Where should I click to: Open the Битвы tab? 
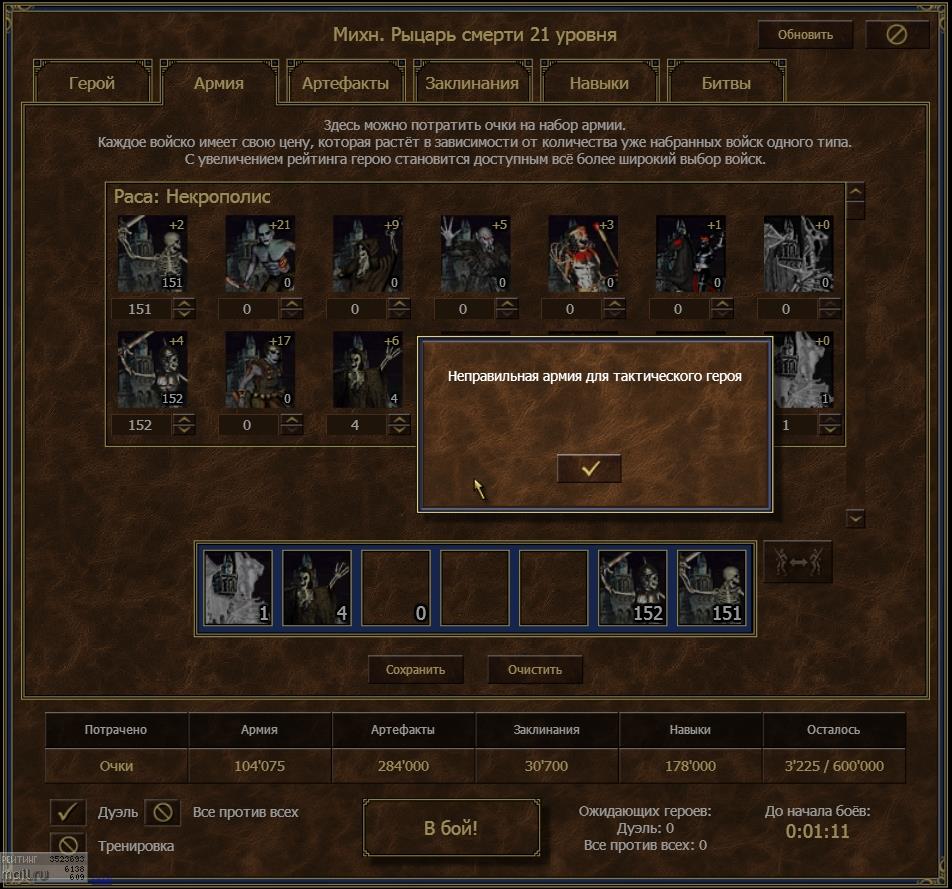(726, 83)
